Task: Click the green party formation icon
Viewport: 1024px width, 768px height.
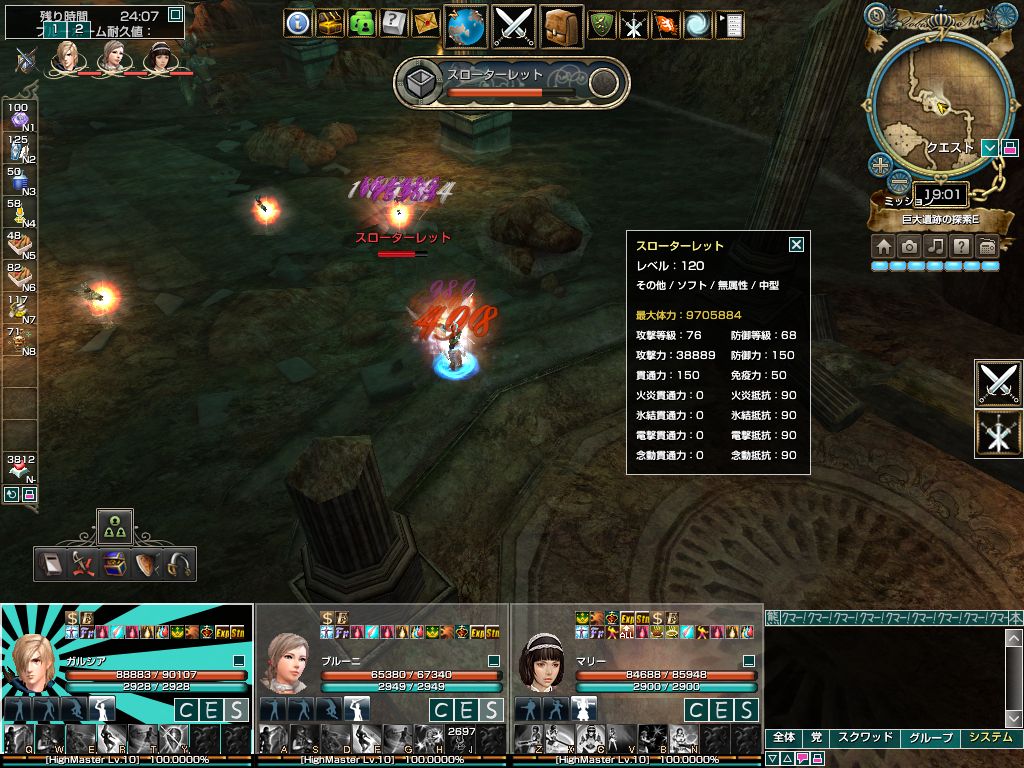Action: [115, 527]
